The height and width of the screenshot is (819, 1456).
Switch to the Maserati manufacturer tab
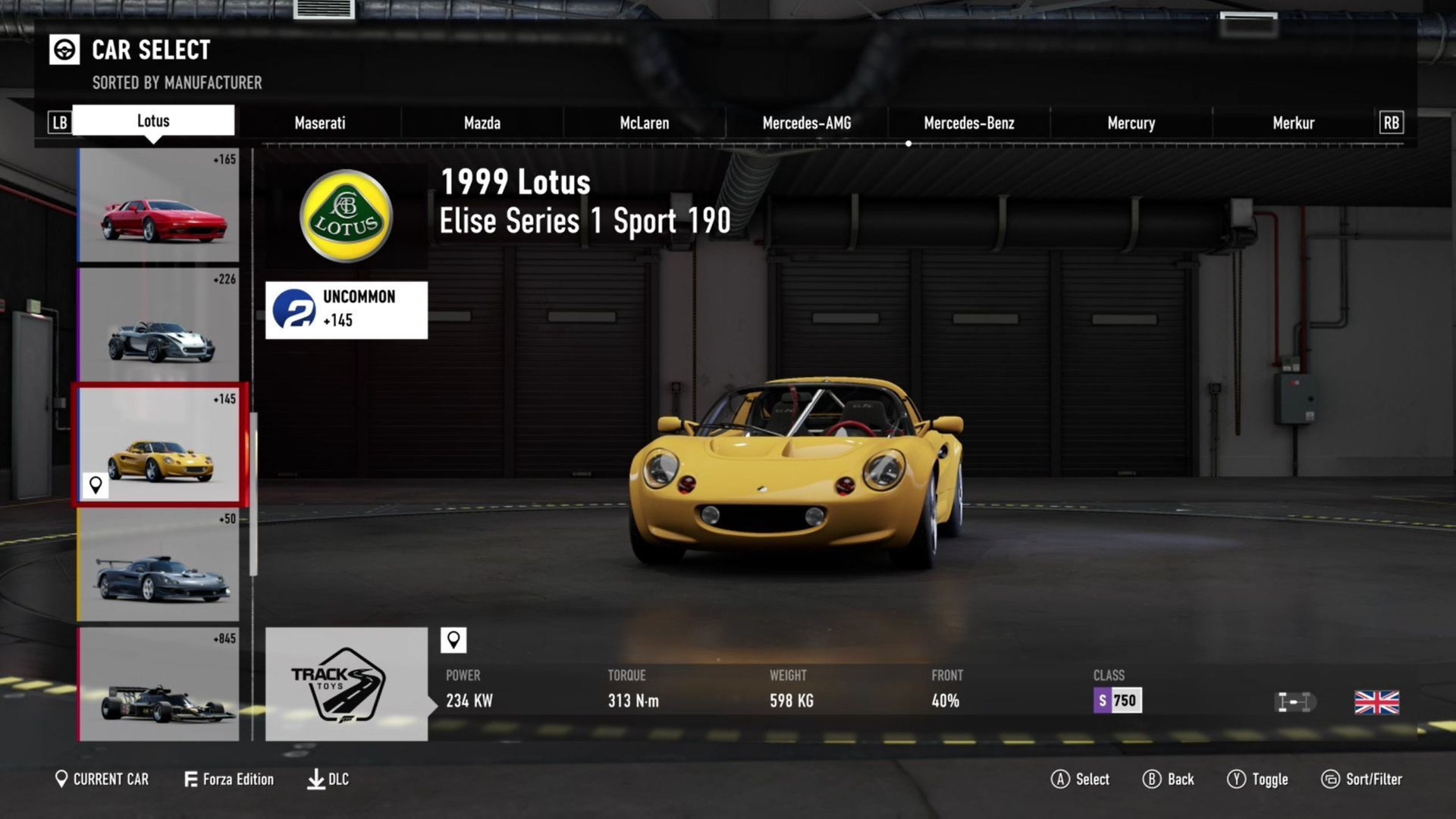pos(319,123)
